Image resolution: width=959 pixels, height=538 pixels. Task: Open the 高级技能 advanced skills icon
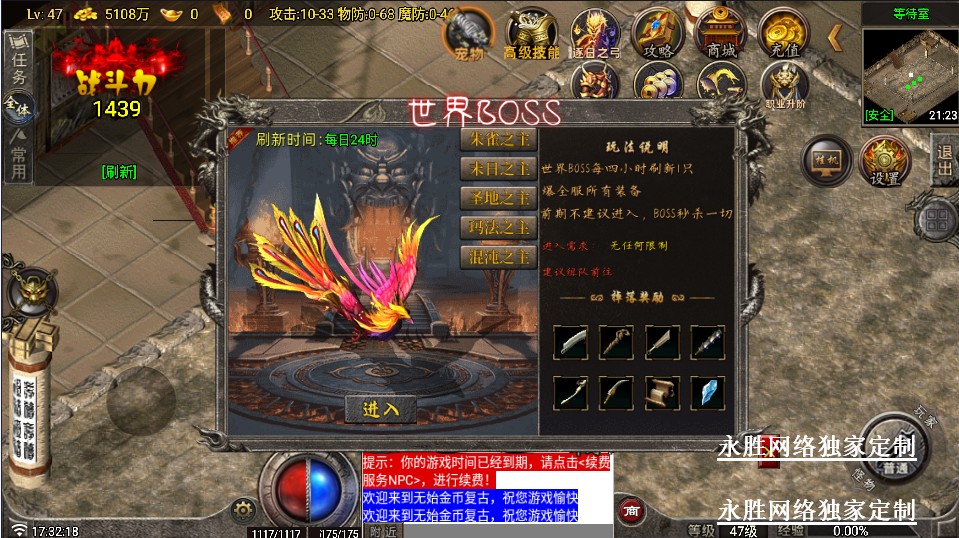[531, 34]
